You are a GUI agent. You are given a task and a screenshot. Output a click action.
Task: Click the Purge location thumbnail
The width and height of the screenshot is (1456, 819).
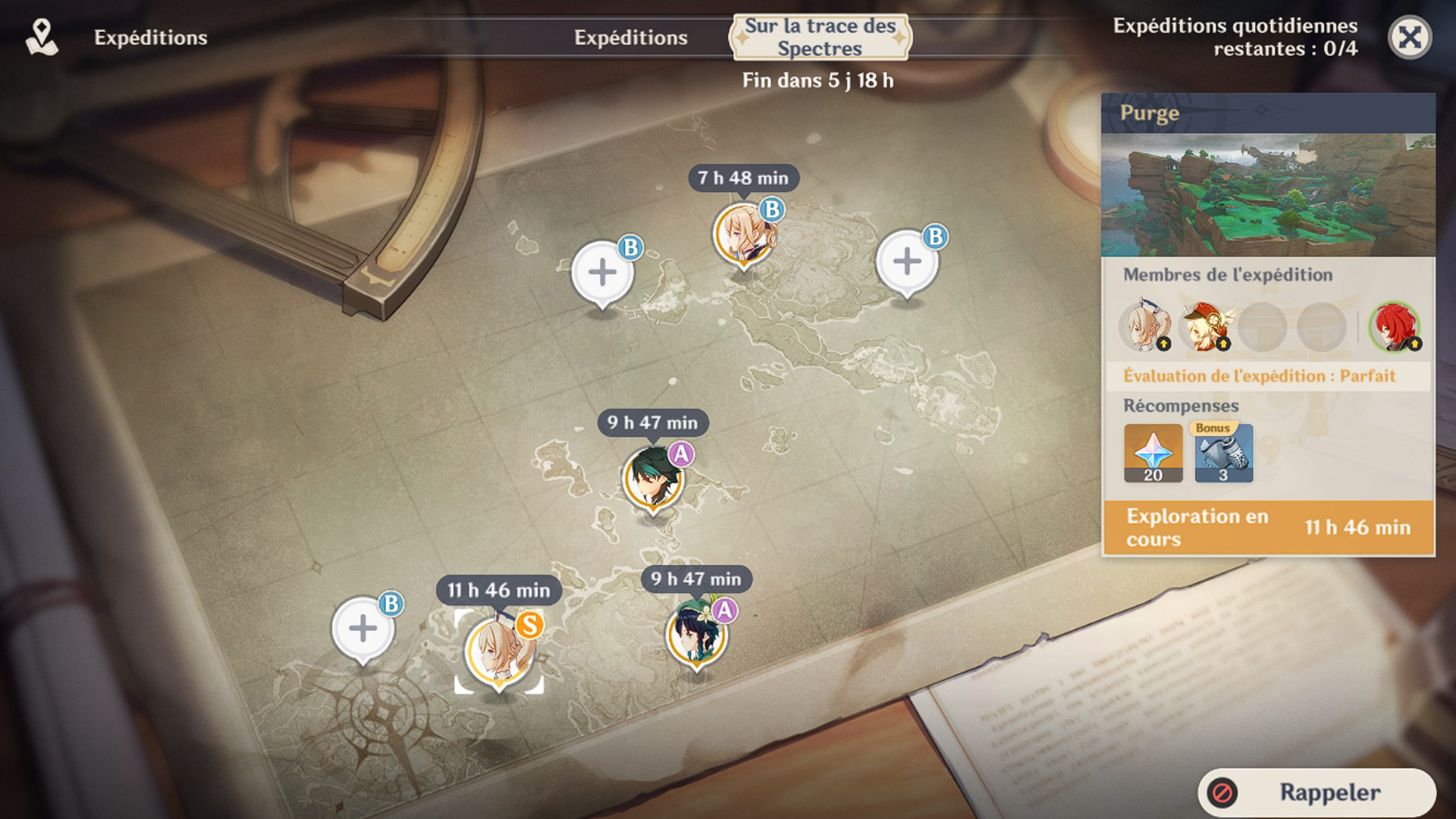[x=1268, y=195]
